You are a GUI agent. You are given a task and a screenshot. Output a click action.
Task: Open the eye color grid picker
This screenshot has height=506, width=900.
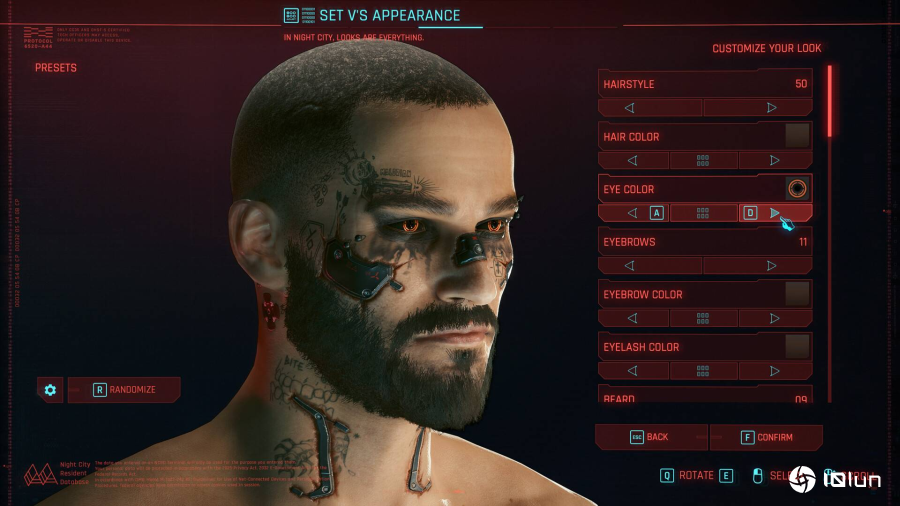(x=703, y=213)
